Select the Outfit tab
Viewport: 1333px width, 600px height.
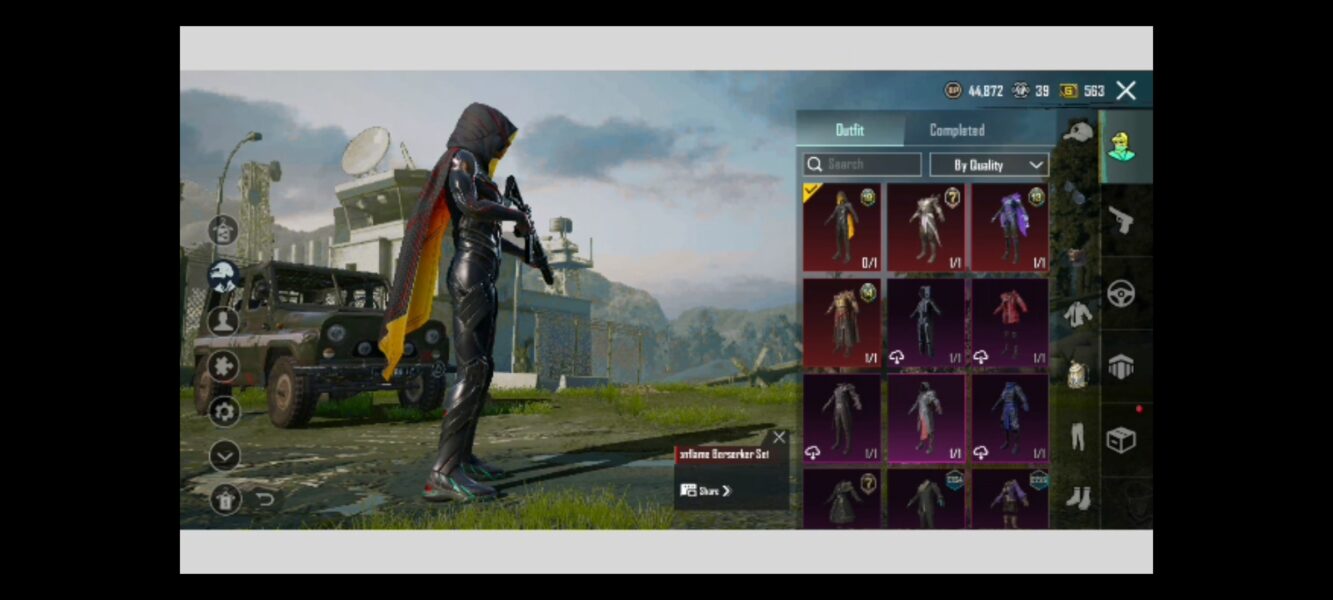click(x=849, y=130)
